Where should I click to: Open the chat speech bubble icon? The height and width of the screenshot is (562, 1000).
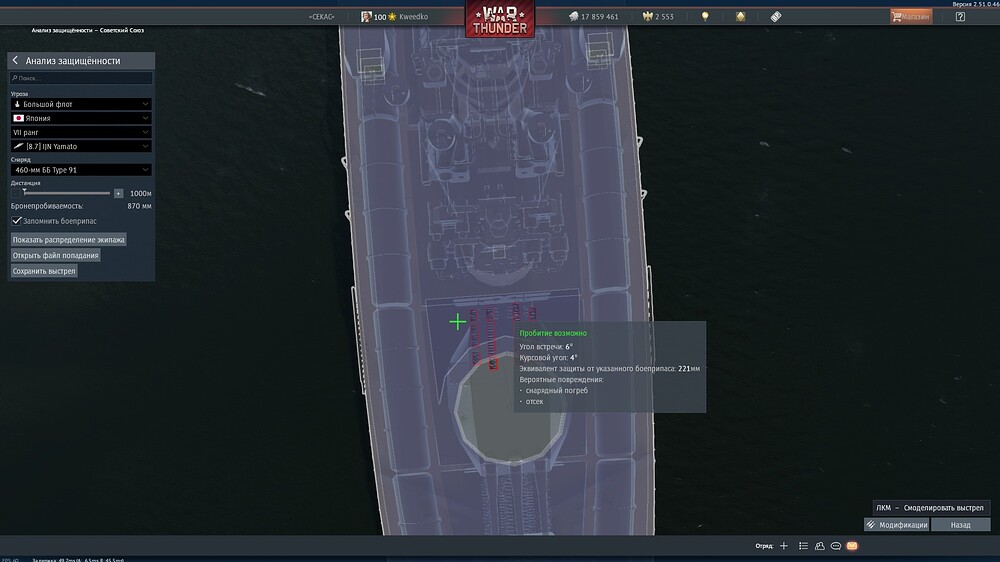click(835, 546)
